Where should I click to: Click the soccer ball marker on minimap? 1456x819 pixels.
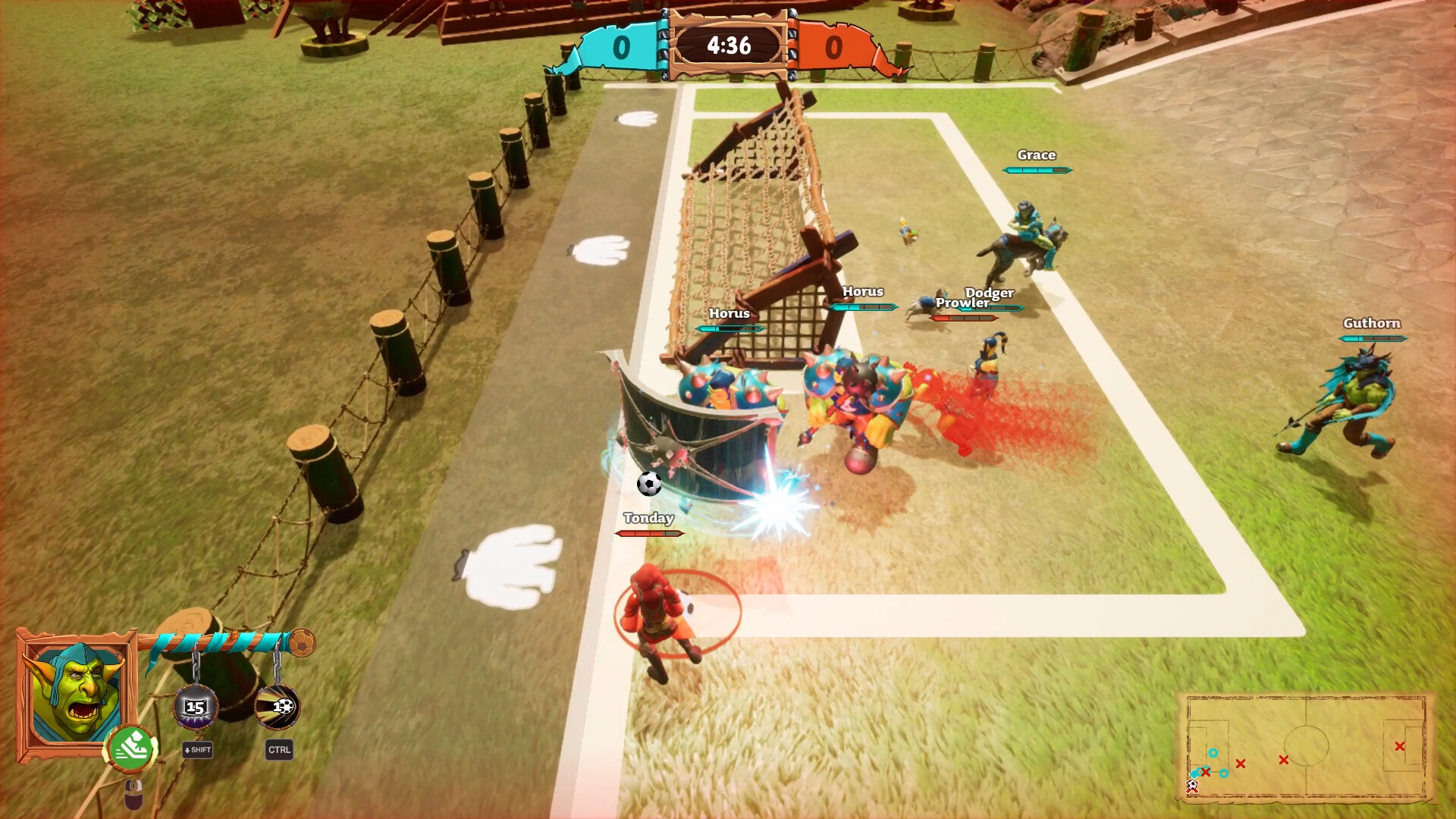[x=1192, y=786]
